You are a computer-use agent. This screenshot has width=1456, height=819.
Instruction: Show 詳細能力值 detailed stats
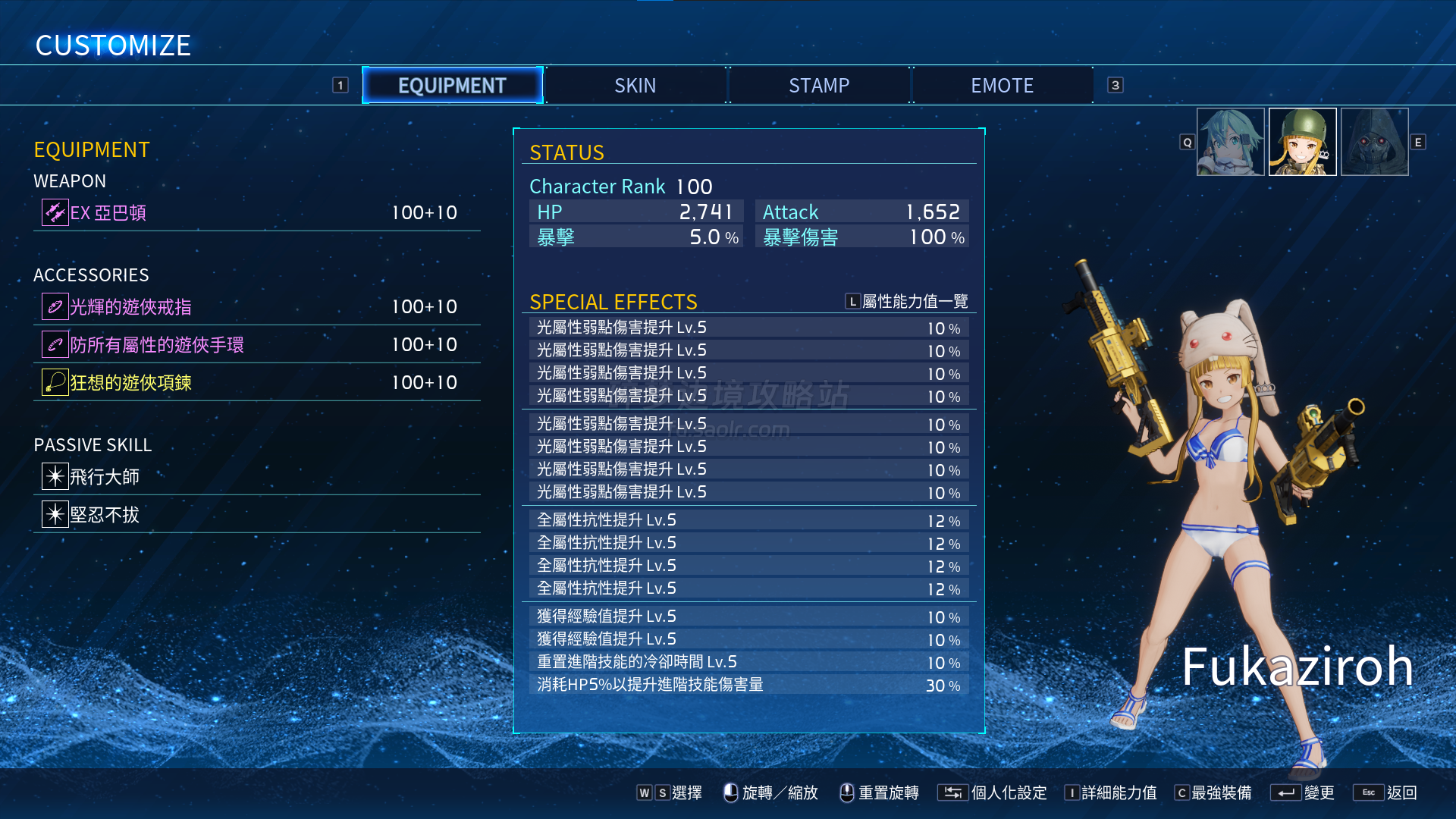pyautogui.click(x=1111, y=792)
